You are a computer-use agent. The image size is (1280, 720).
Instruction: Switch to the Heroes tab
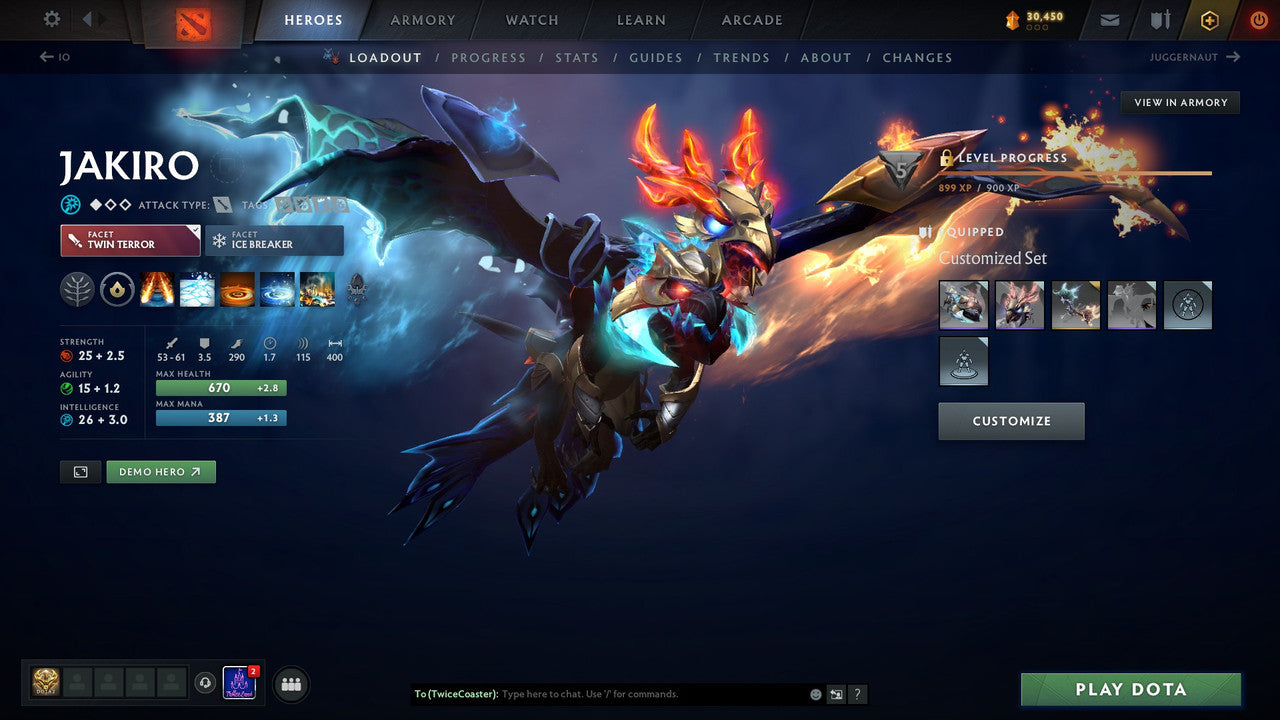[x=313, y=19]
